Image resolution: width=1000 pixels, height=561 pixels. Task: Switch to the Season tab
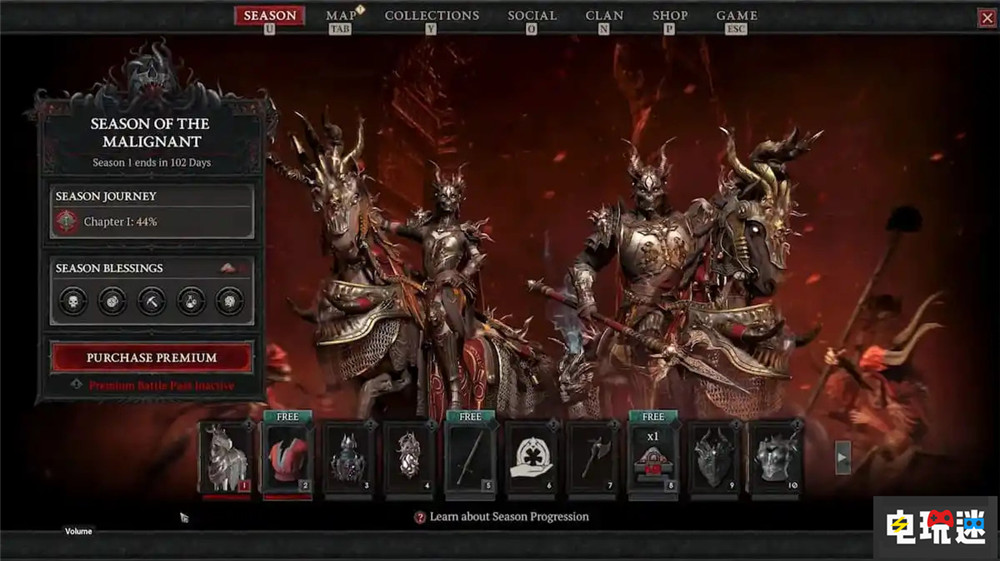270,16
